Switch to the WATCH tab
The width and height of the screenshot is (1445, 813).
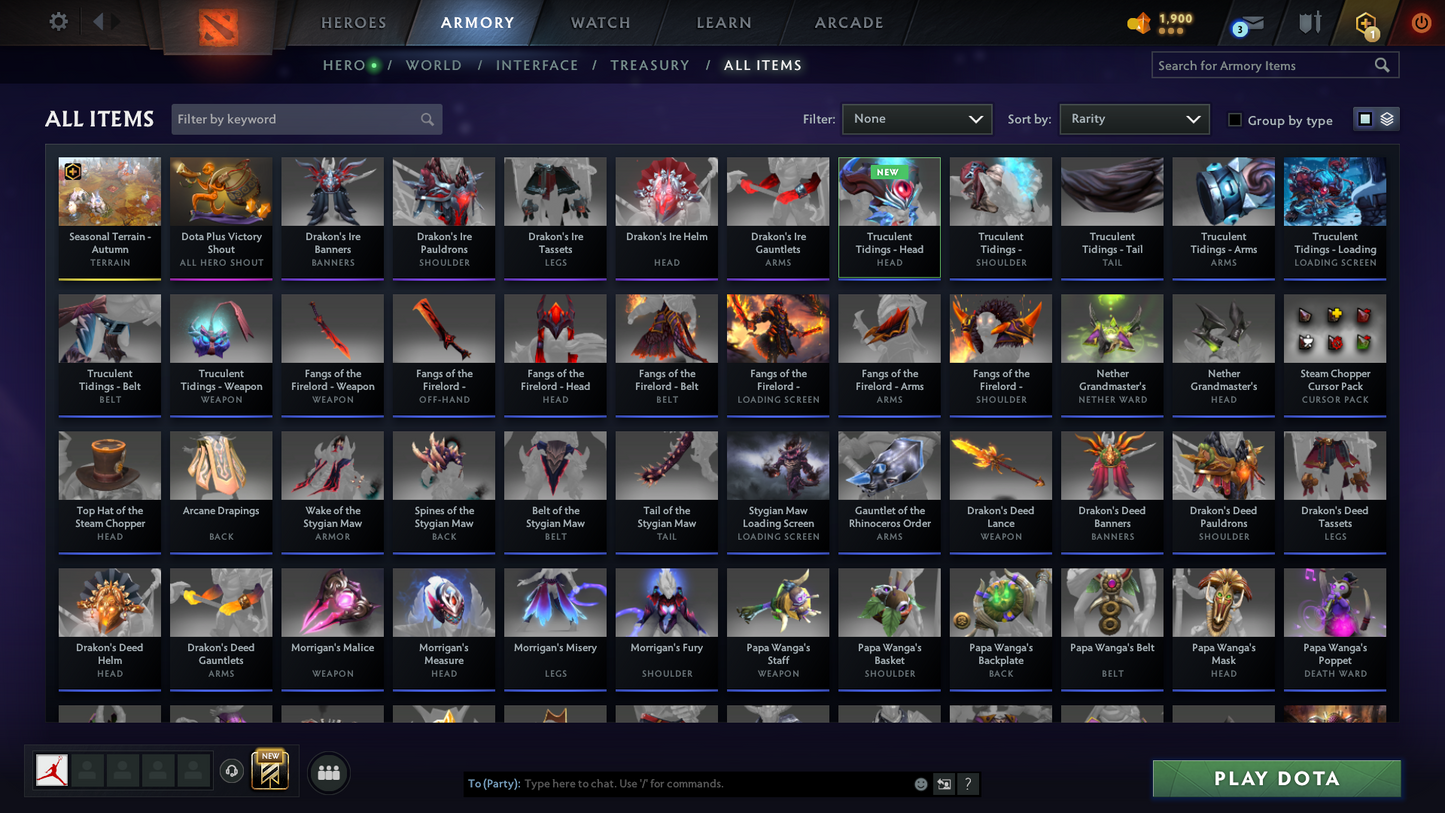[599, 22]
